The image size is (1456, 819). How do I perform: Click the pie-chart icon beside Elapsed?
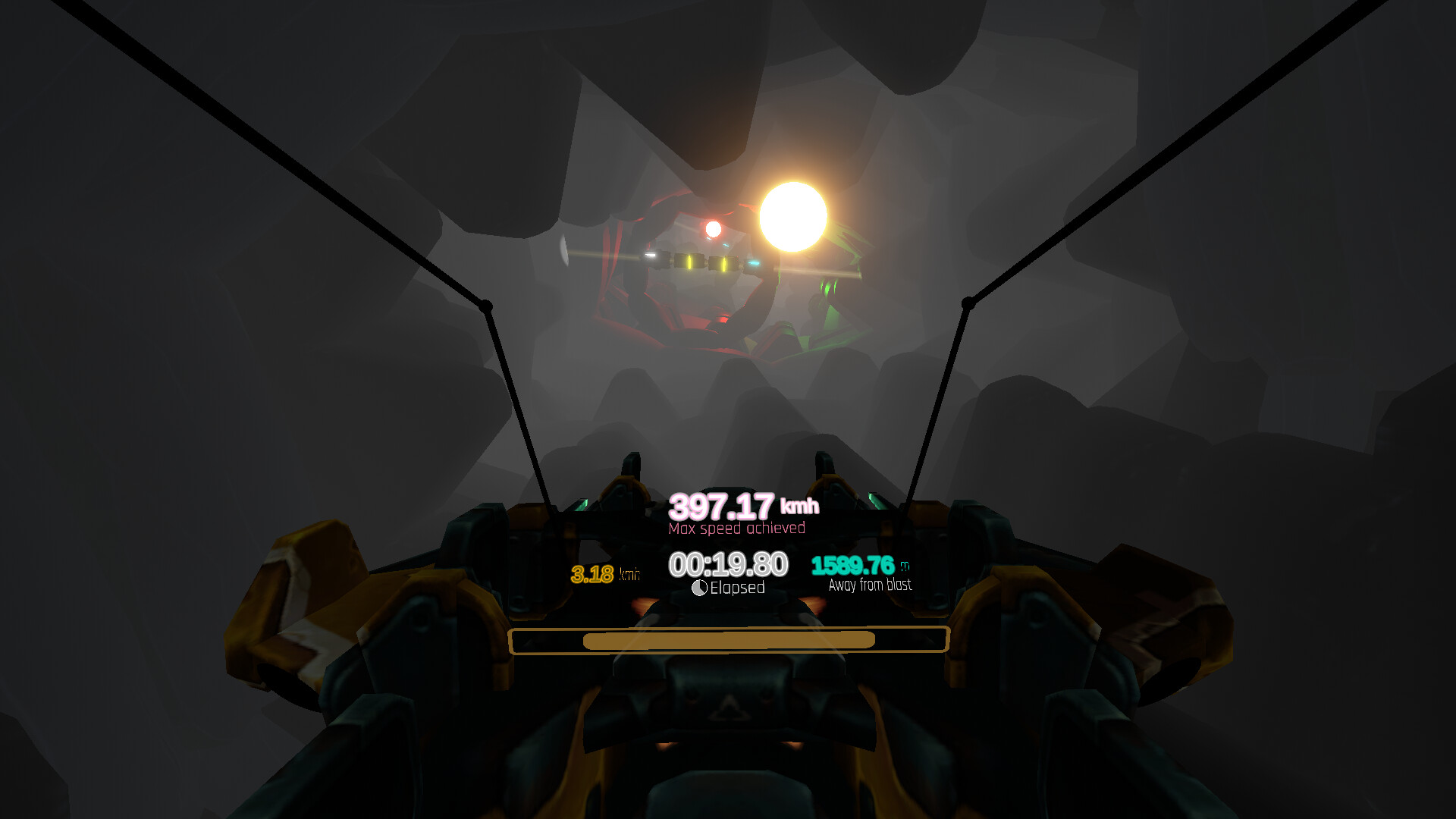(x=699, y=586)
